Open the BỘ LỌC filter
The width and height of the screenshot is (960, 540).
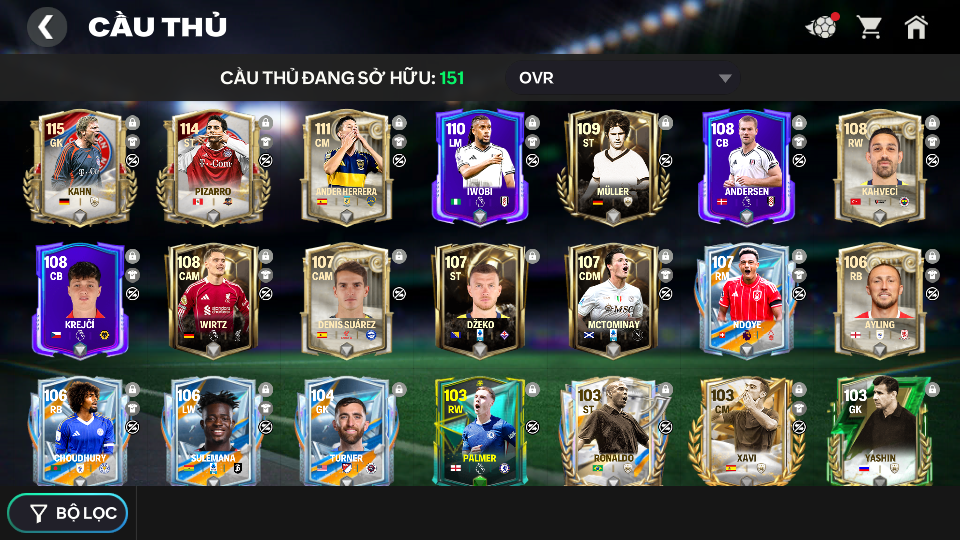click(x=68, y=513)
